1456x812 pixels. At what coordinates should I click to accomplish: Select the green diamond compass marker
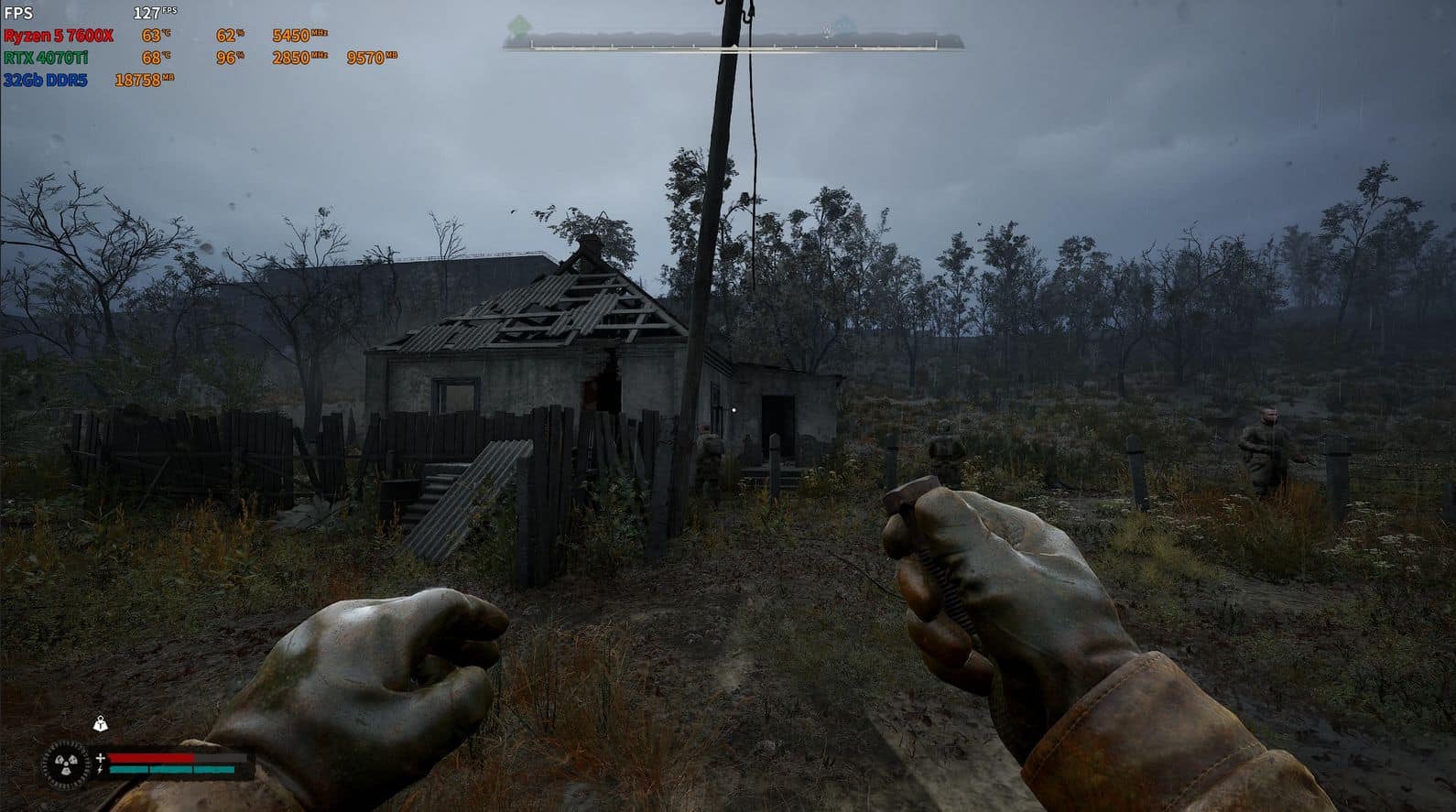coord(520,25)
